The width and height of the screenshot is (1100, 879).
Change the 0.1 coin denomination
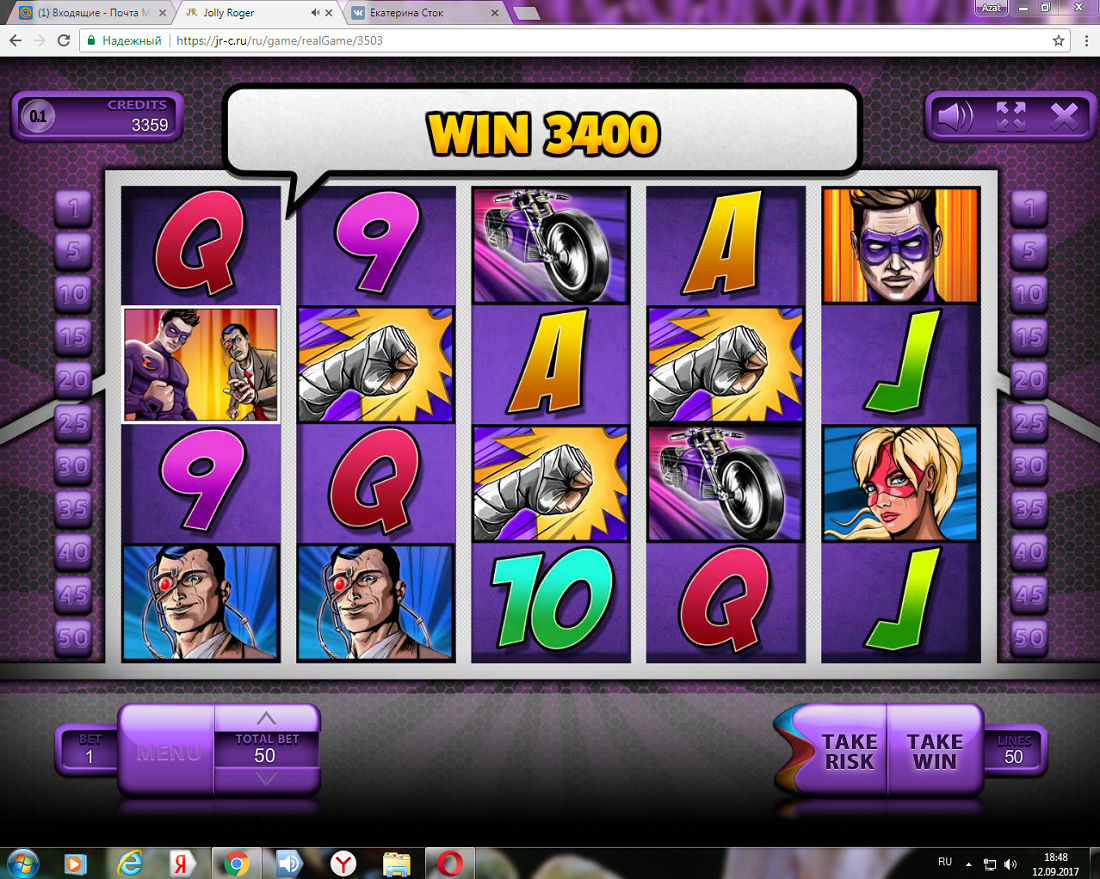(x=38, y=117)
